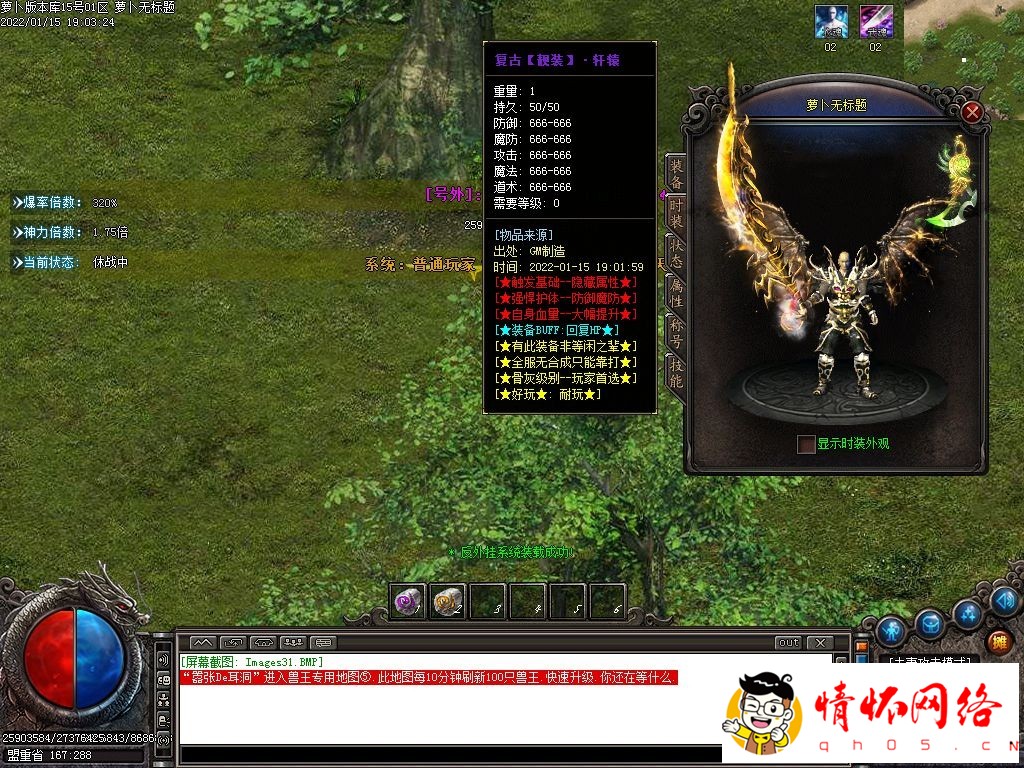Select the purple scroll in hotbar slot 1
Image resolution: width=1024 pixels, height=768 pixels.
click(407, 601)
